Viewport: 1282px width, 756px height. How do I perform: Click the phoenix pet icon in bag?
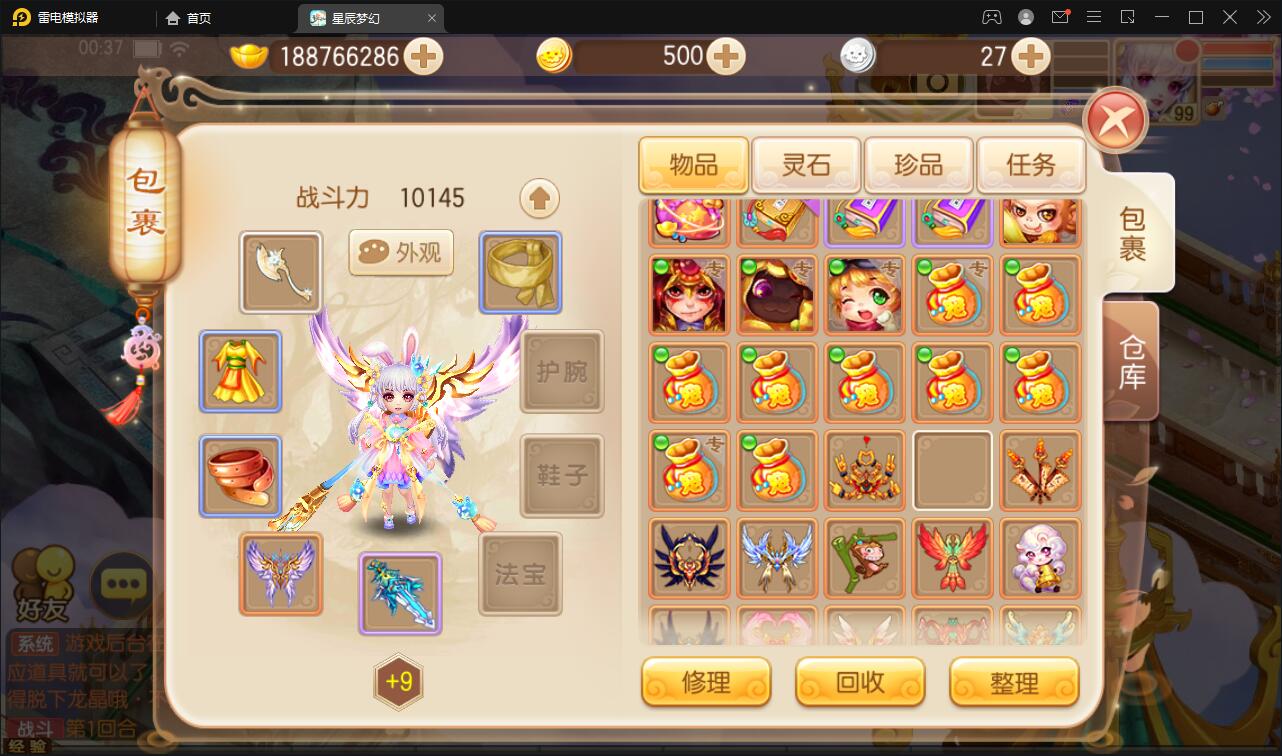click(x=952, y=558)
